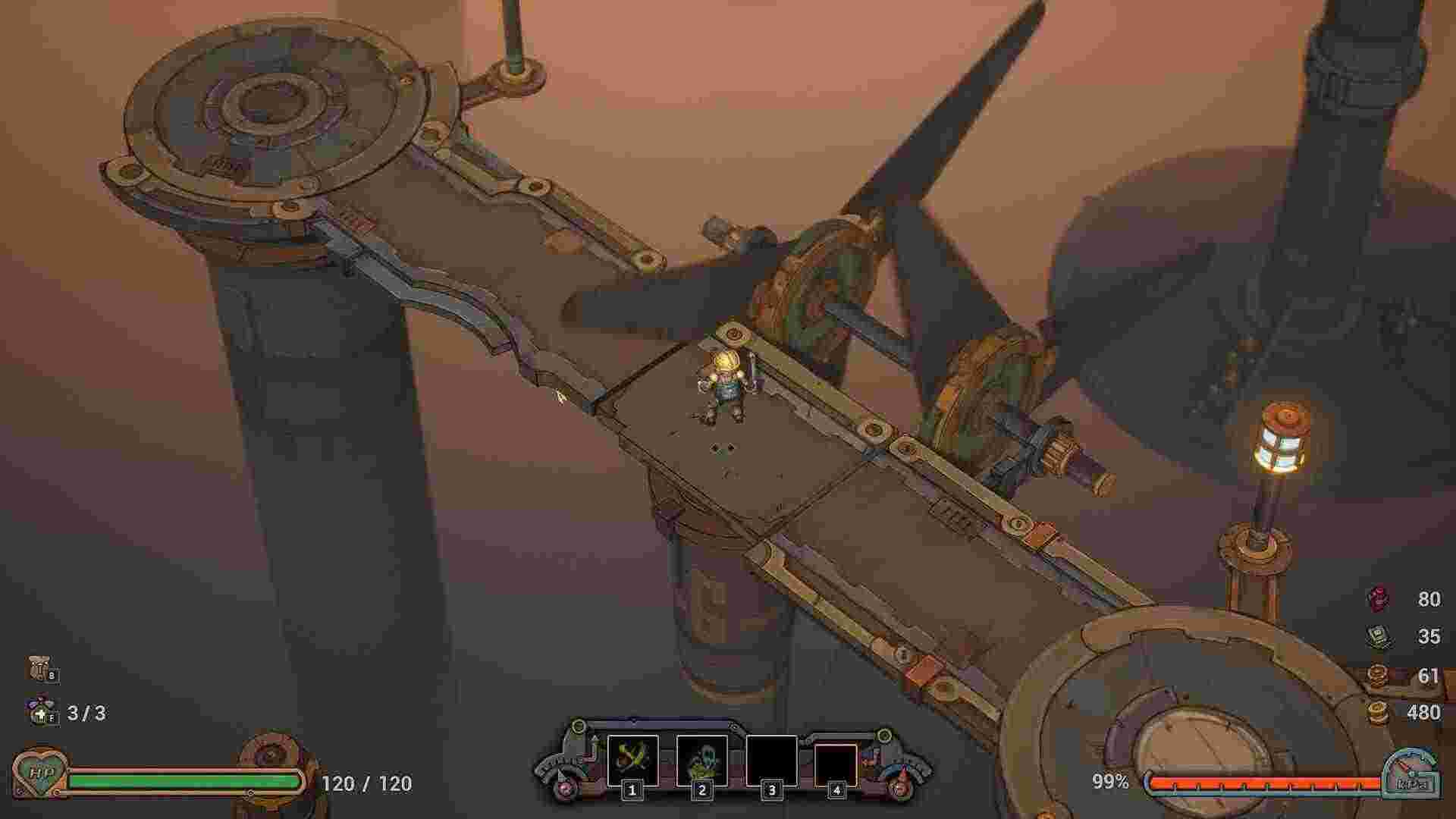Use the healing potion with 3/3 charges

point(39,711)
